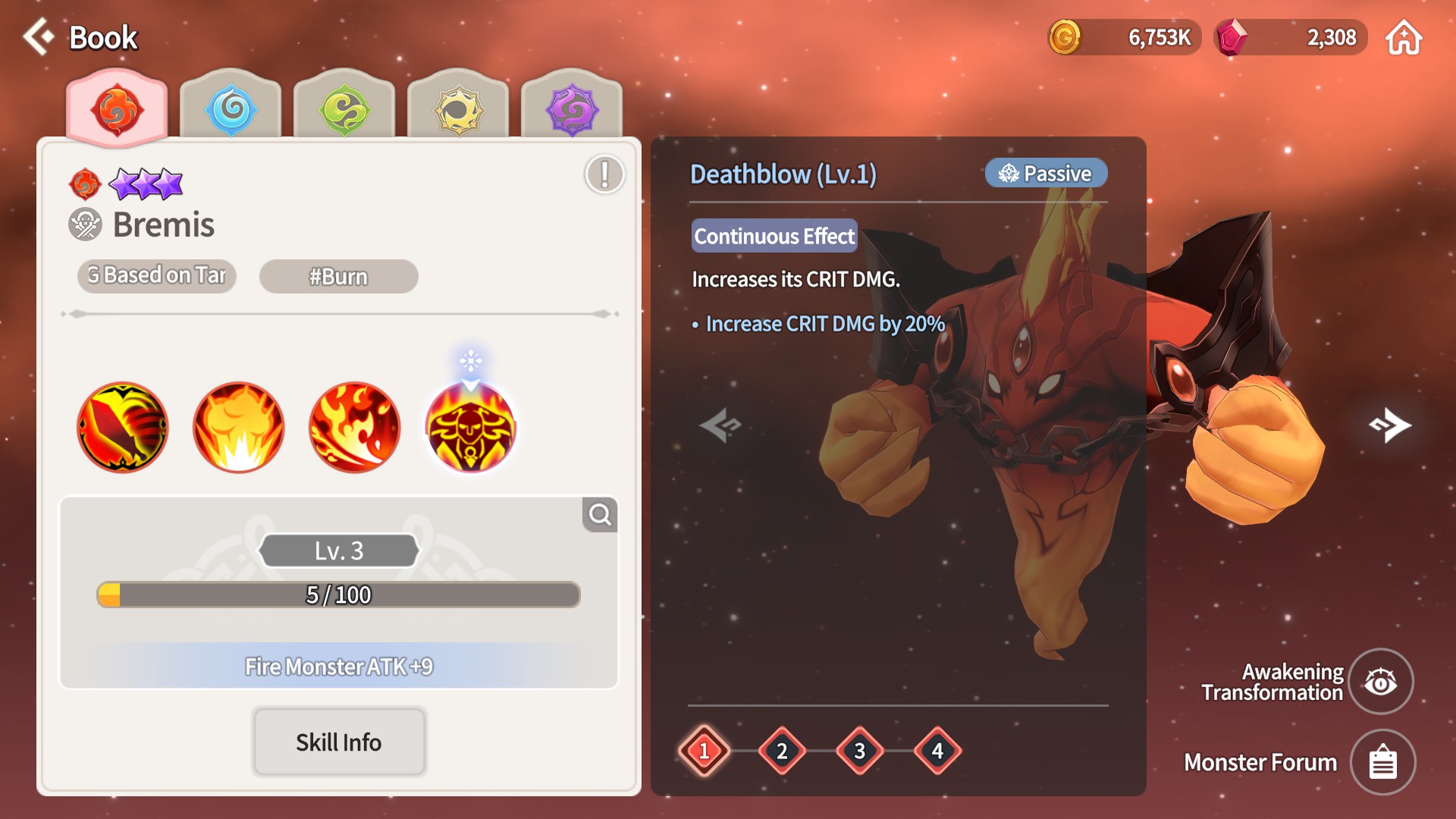View the next monster with right arrow
The height and width of the screenshot is (819, 1456).
click(x=1390, y=425)
